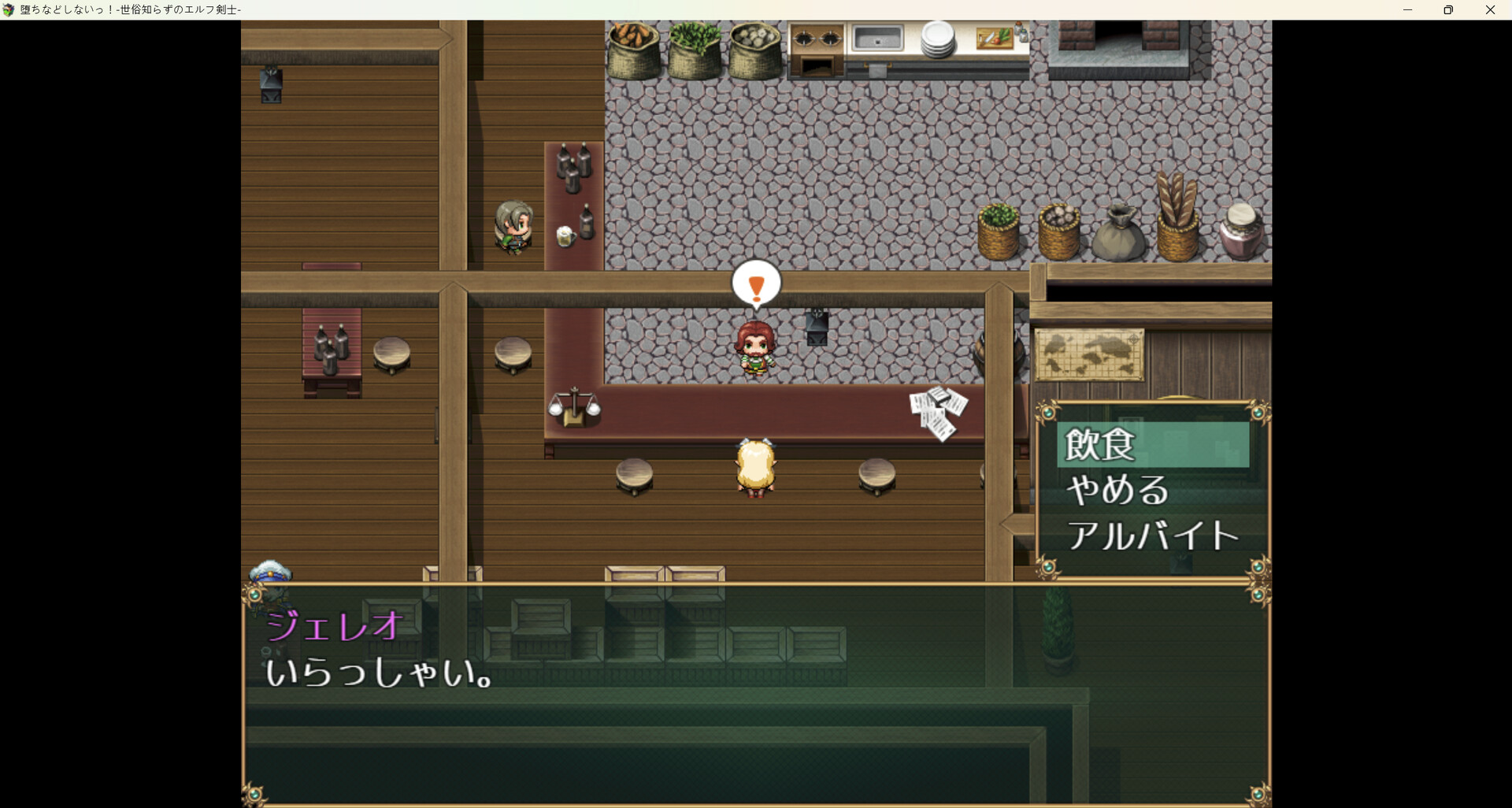This screenshot has height=808, width=1512.
Task: Click the game icon in the title bar
Action: 9,9
